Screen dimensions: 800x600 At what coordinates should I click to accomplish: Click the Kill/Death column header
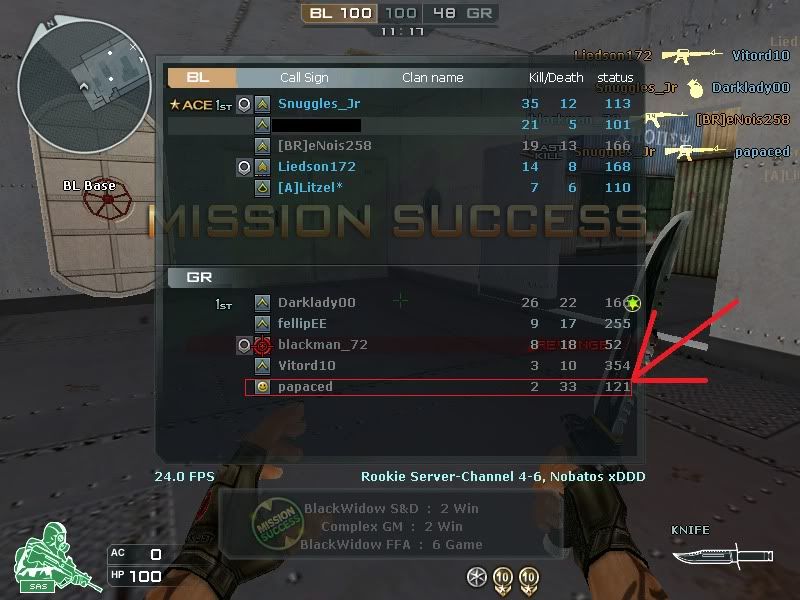[x=556, y=77]
